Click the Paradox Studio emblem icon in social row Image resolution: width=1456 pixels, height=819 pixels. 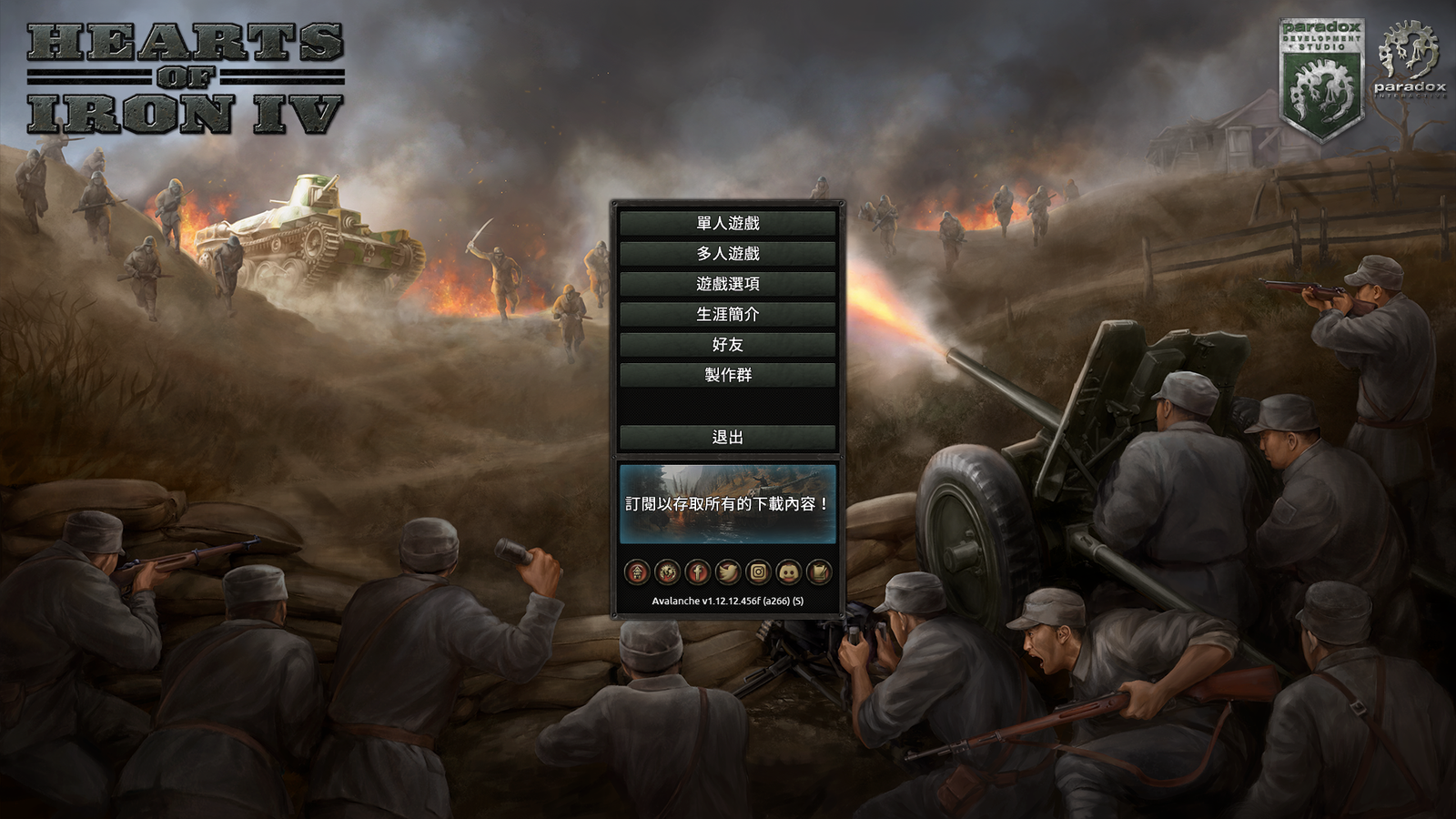pos(667,572)
